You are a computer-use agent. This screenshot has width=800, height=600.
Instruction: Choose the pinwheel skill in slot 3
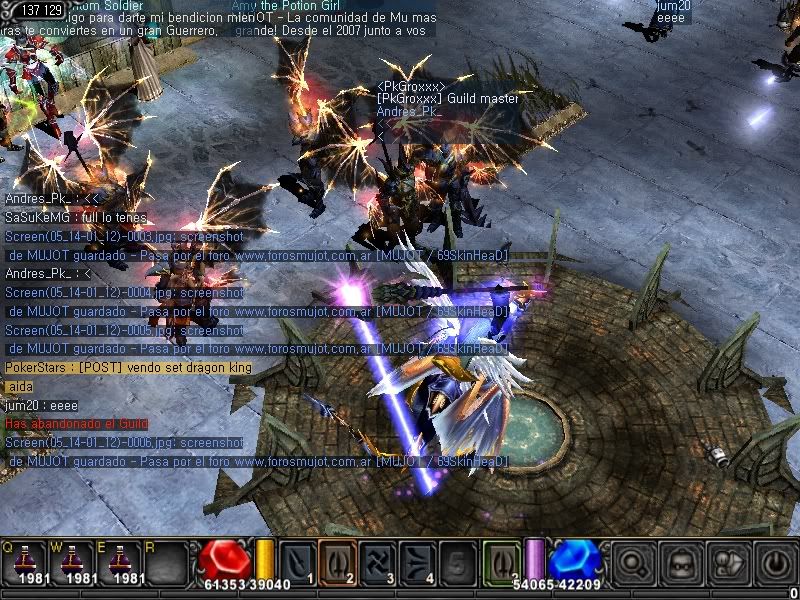point(377,561)
